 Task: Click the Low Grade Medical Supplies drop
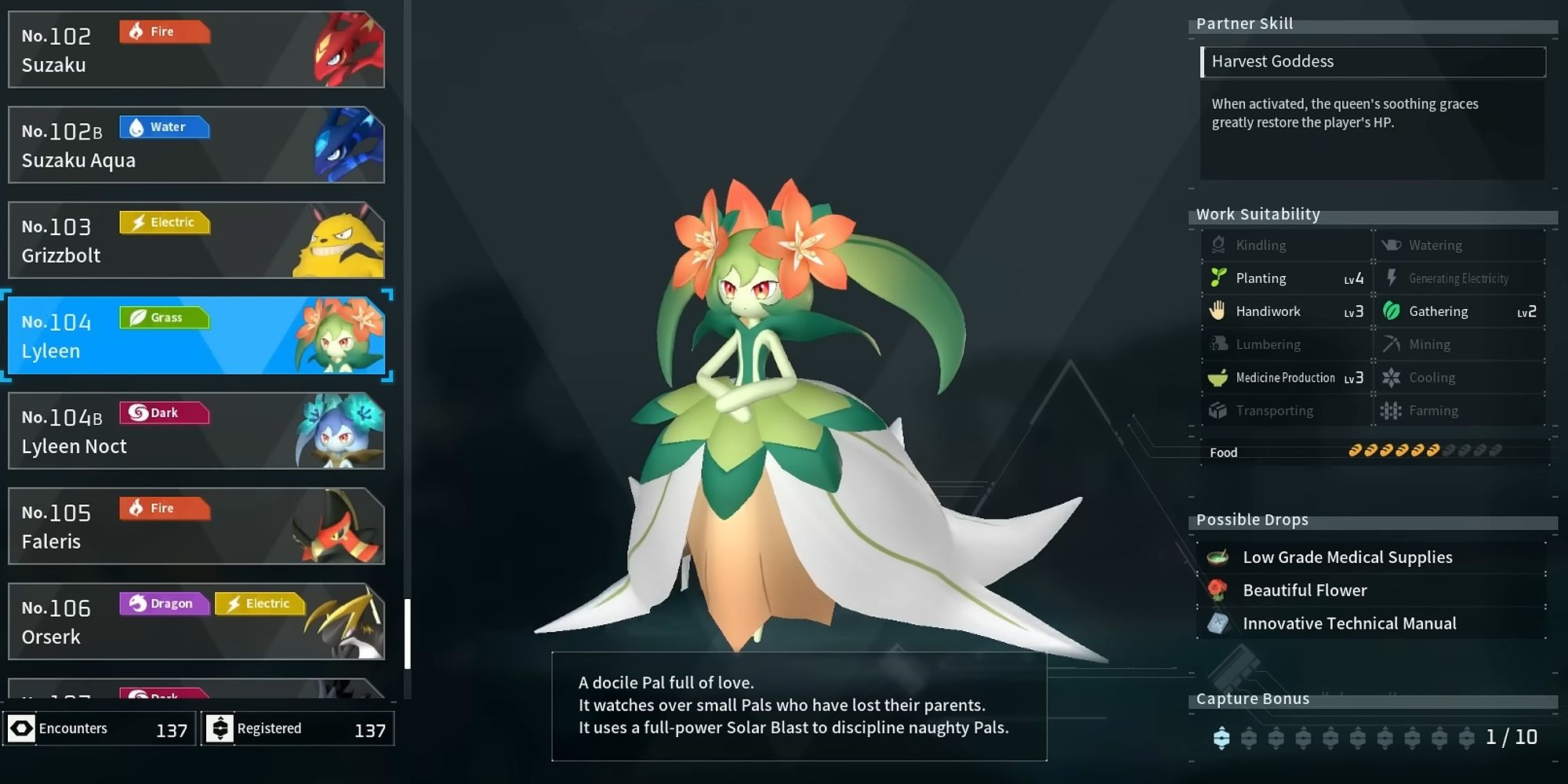coord(1347,557)
